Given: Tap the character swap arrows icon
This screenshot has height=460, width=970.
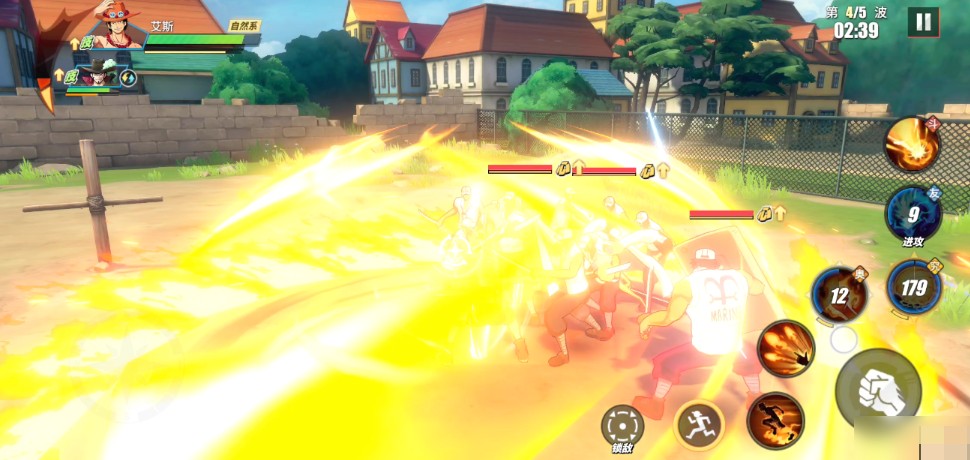Looking at the screenshot, I should pos(128,76).
